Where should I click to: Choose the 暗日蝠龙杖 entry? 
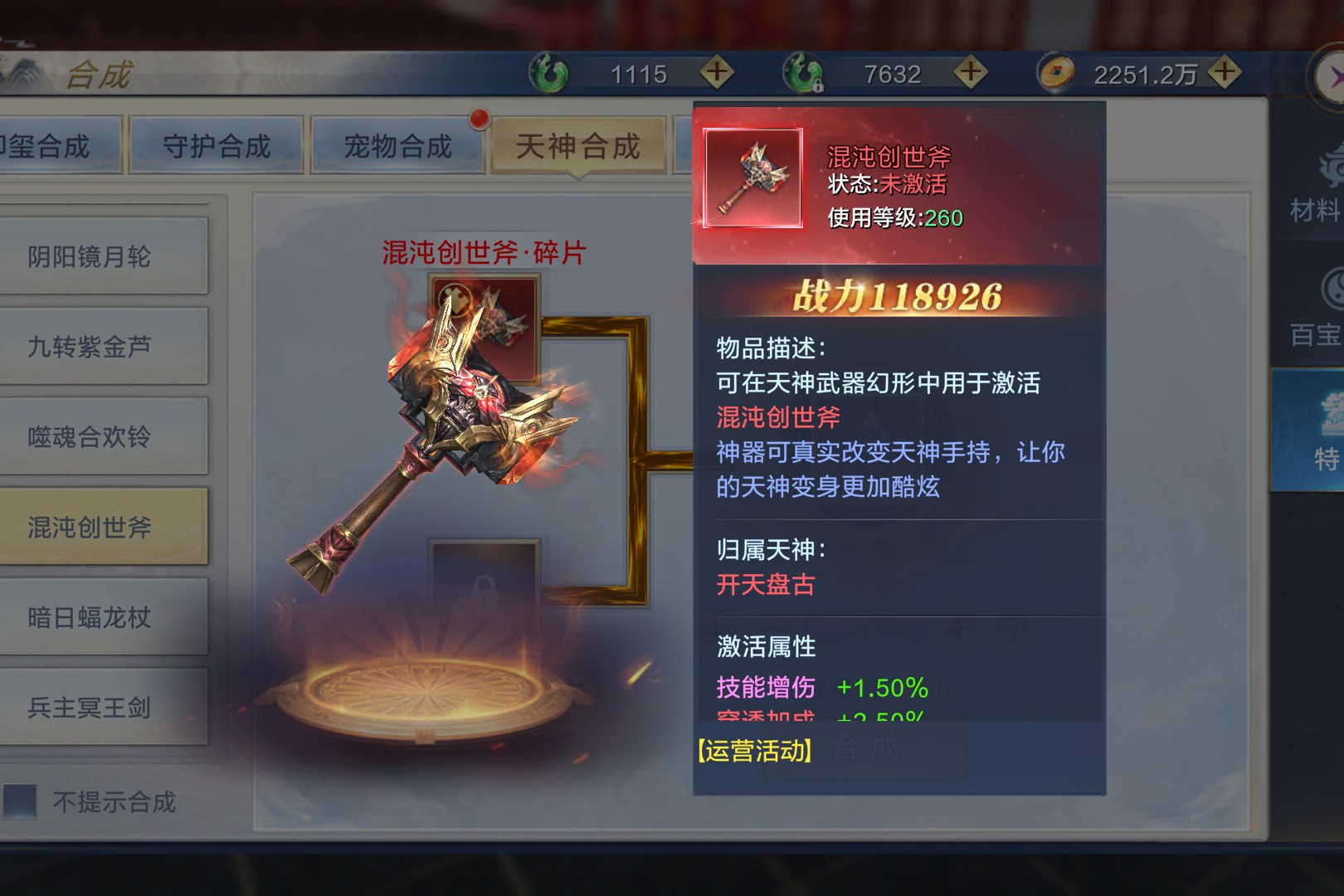point(90,618)
